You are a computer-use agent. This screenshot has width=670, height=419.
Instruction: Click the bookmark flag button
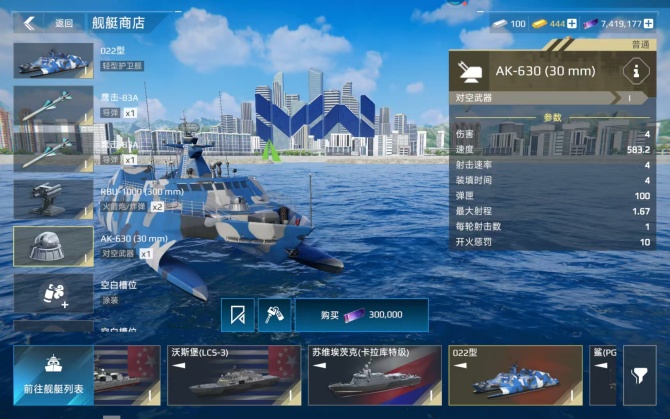click(x=237, y=314)
